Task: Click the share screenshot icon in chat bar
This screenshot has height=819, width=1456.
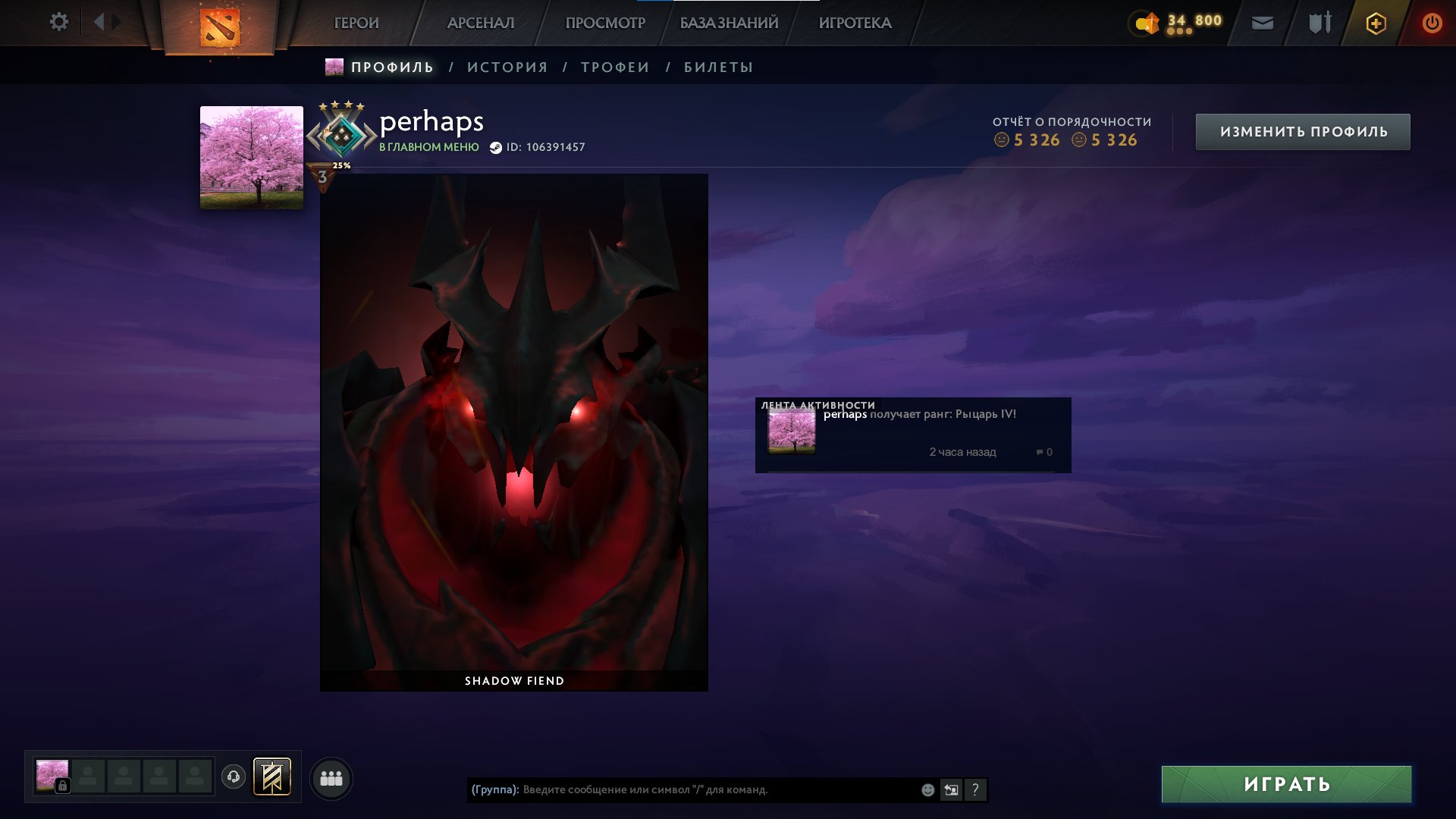Action: click(952, 789)
